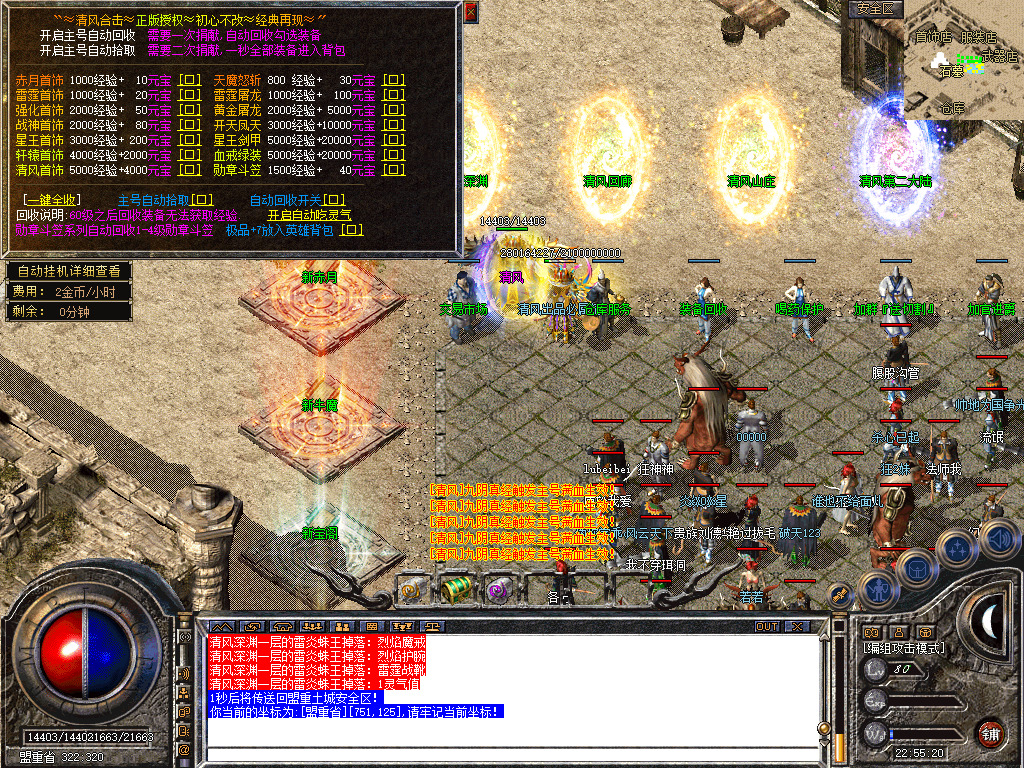Tick the checkbox for 勋章斗笠 recycling
Screen dimensions: 1024x768
coord(393,170)
